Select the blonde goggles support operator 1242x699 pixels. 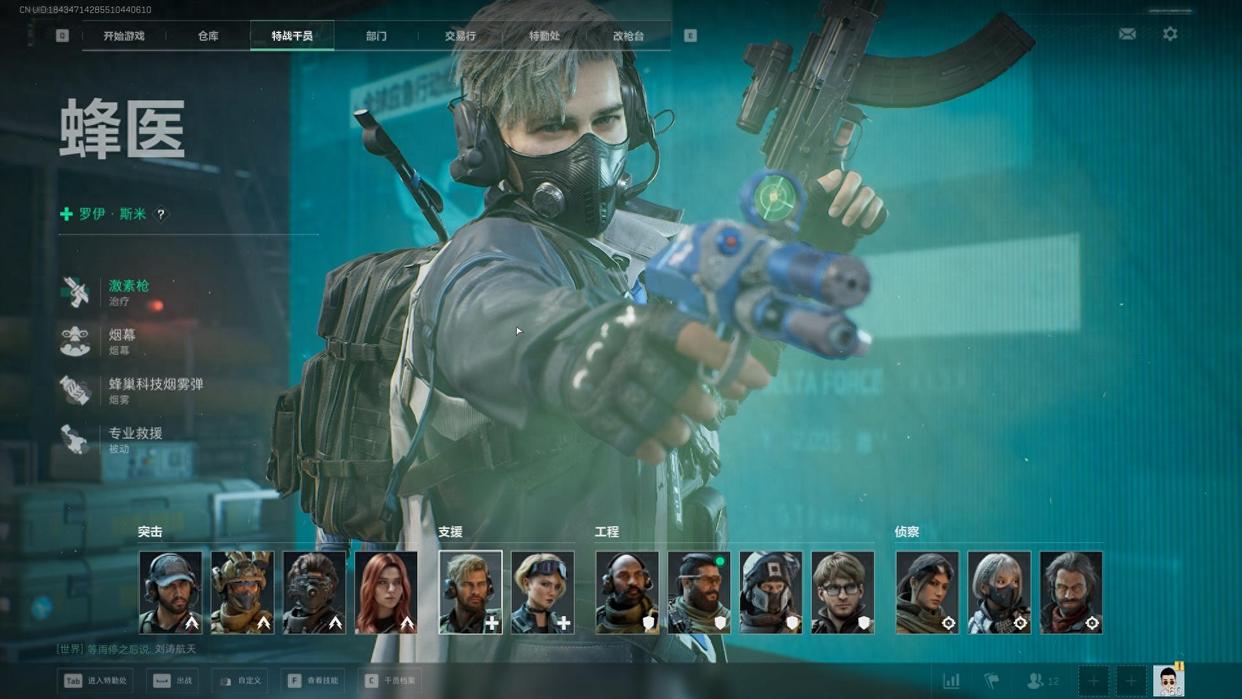pyautogui.click(x=543, y=592)
